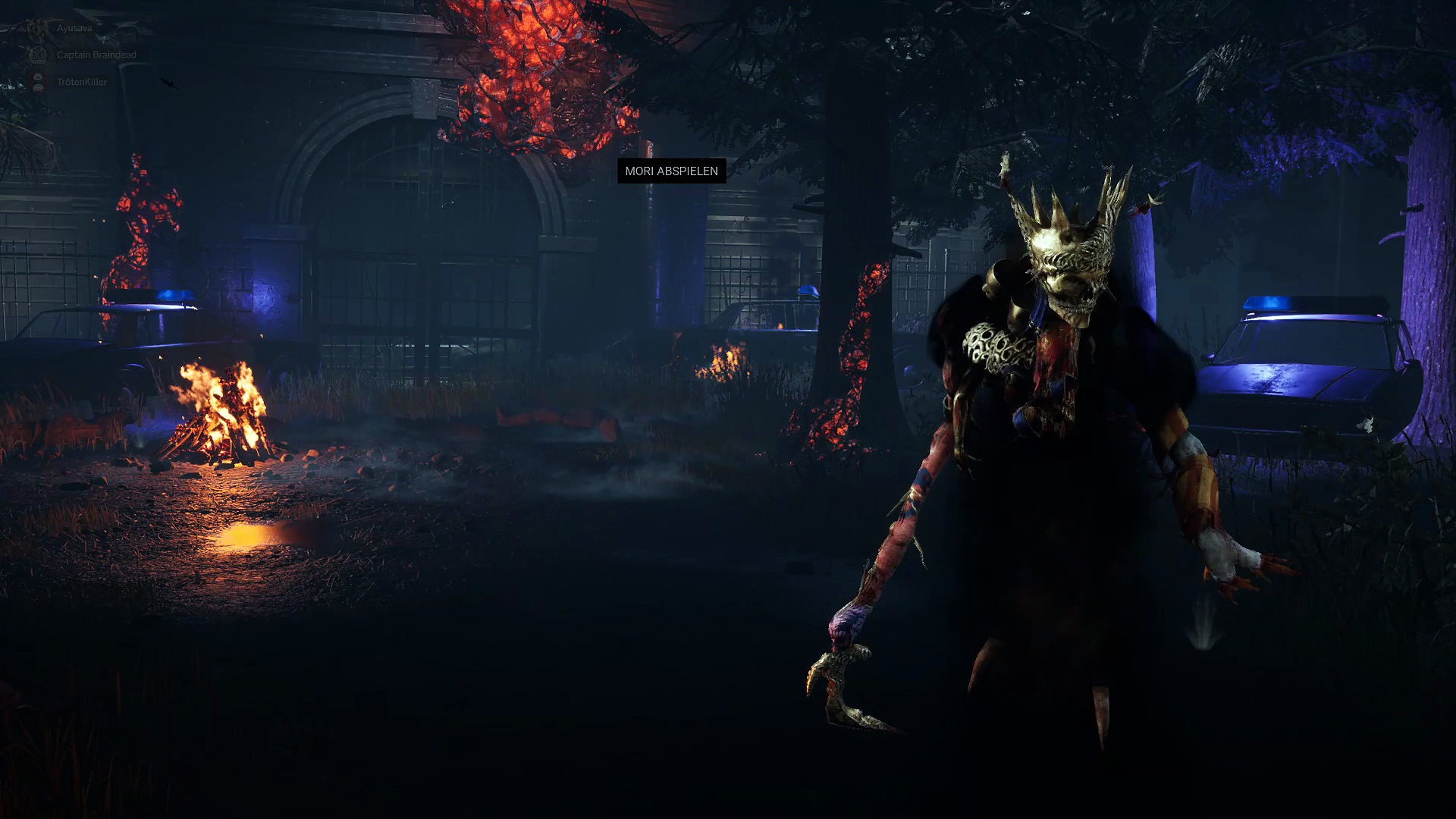Choose TrötenKiller from the player list
This screenshot has width=1456, height=819.
coord(81,82)
